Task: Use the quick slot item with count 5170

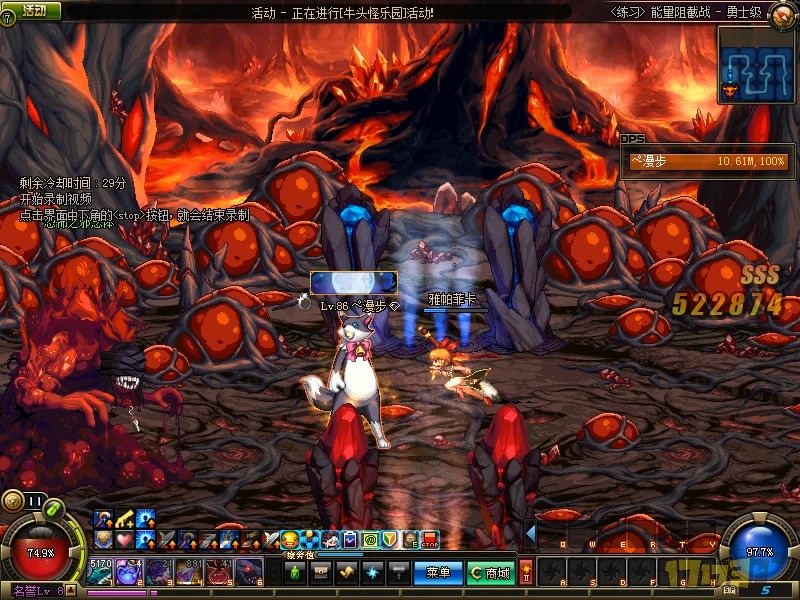Action: [102, 572]
